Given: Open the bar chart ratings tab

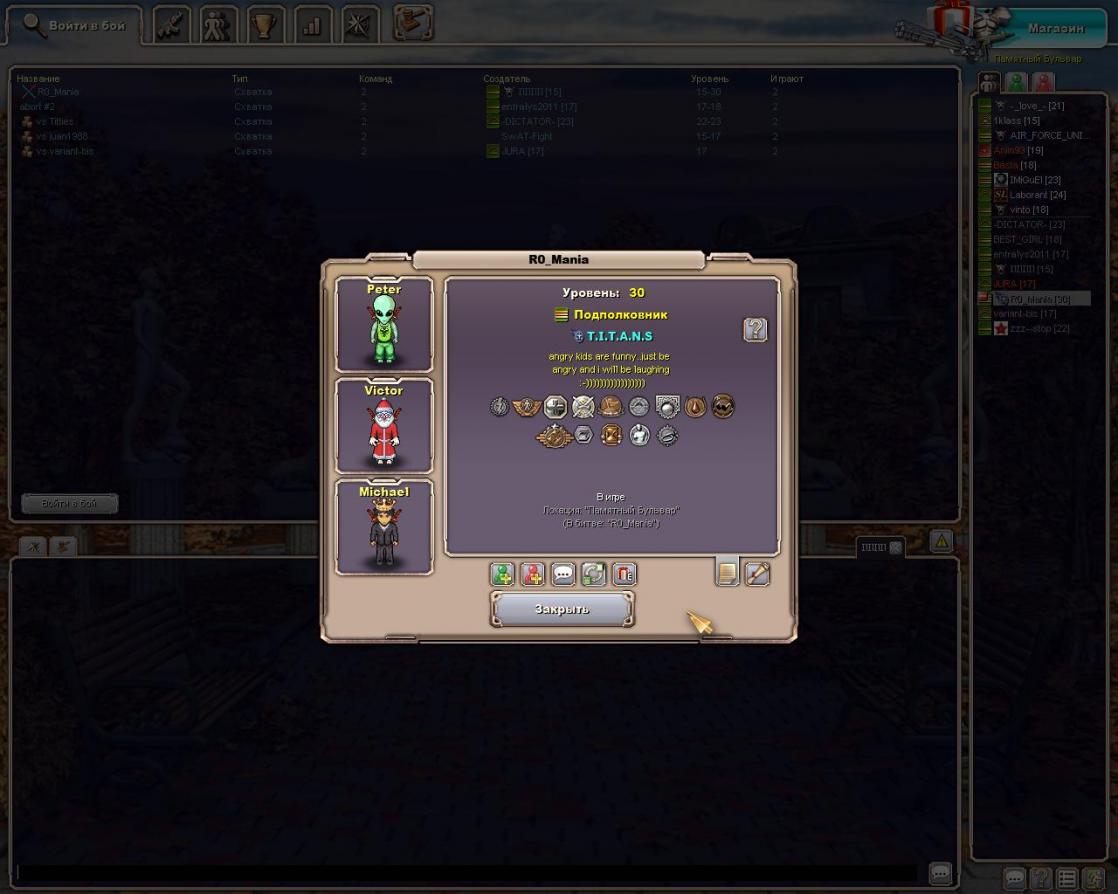Looking at the screenshot, I should click(x=312, y=26).
